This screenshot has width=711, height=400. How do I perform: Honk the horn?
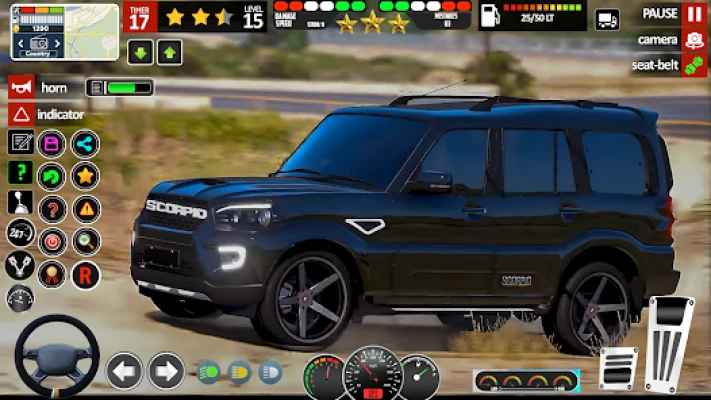pyautogui.click(x=21, y=88)
